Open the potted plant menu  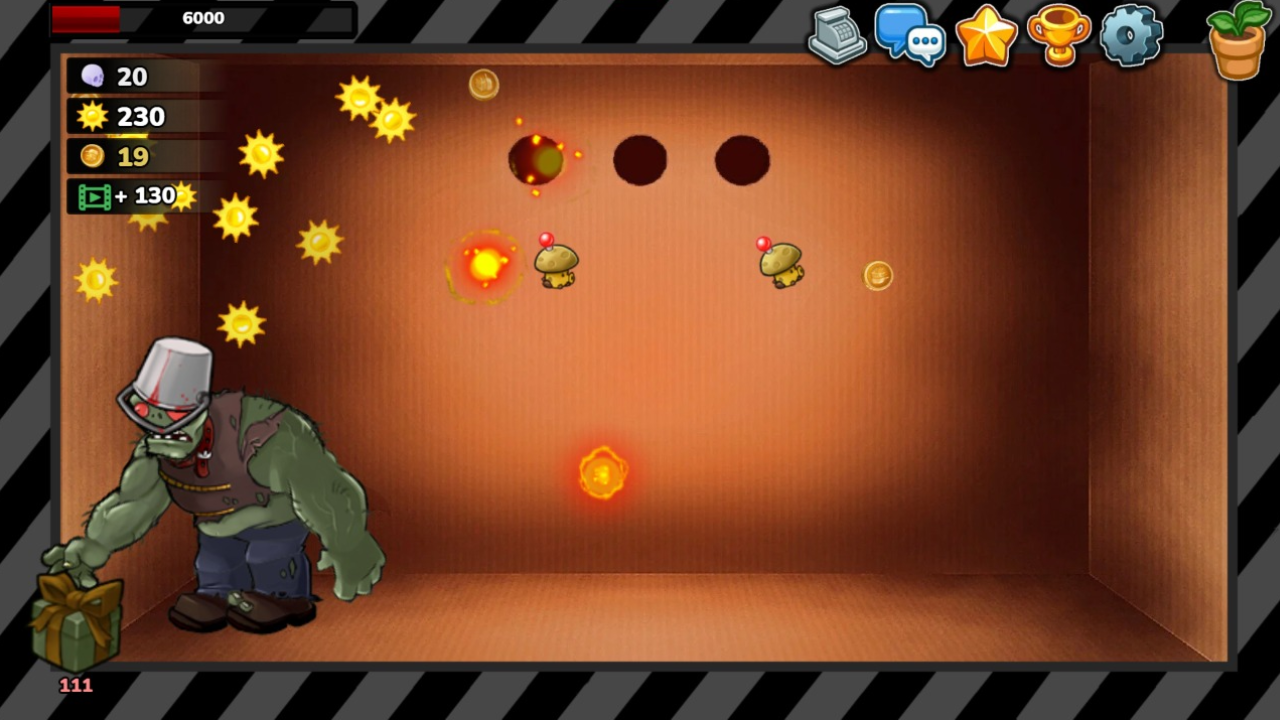coord(1237,40)
